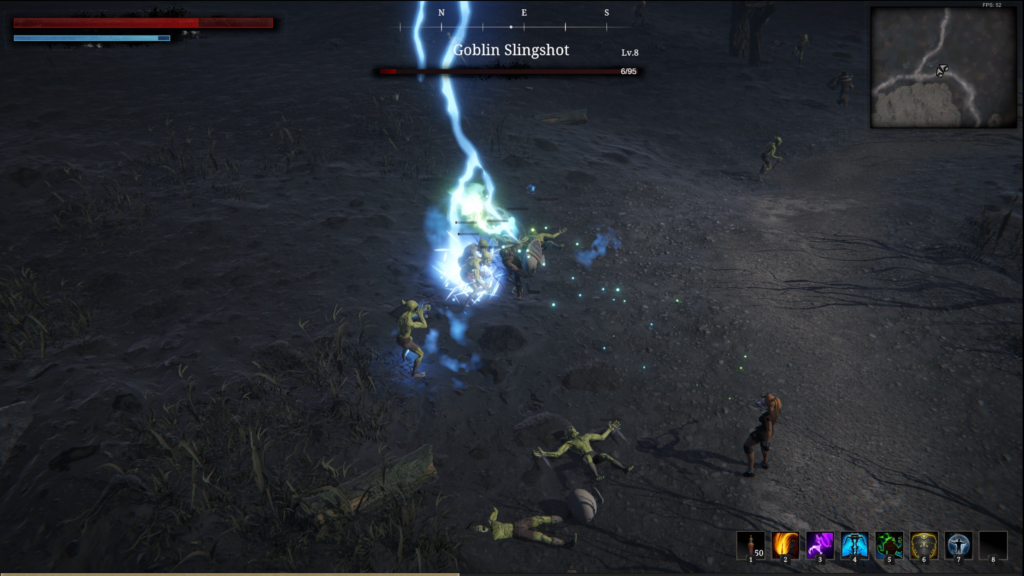
Task: Select the golden armor ability icon
Action: pyautogui.click(x=924, y=545)
